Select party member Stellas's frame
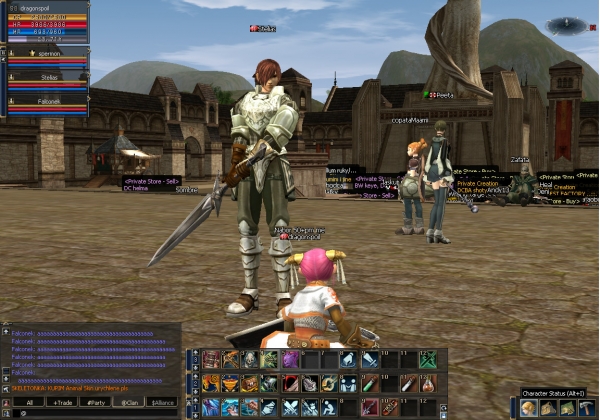Viewport: 600px width, 420px height. [x=44, y=80]
